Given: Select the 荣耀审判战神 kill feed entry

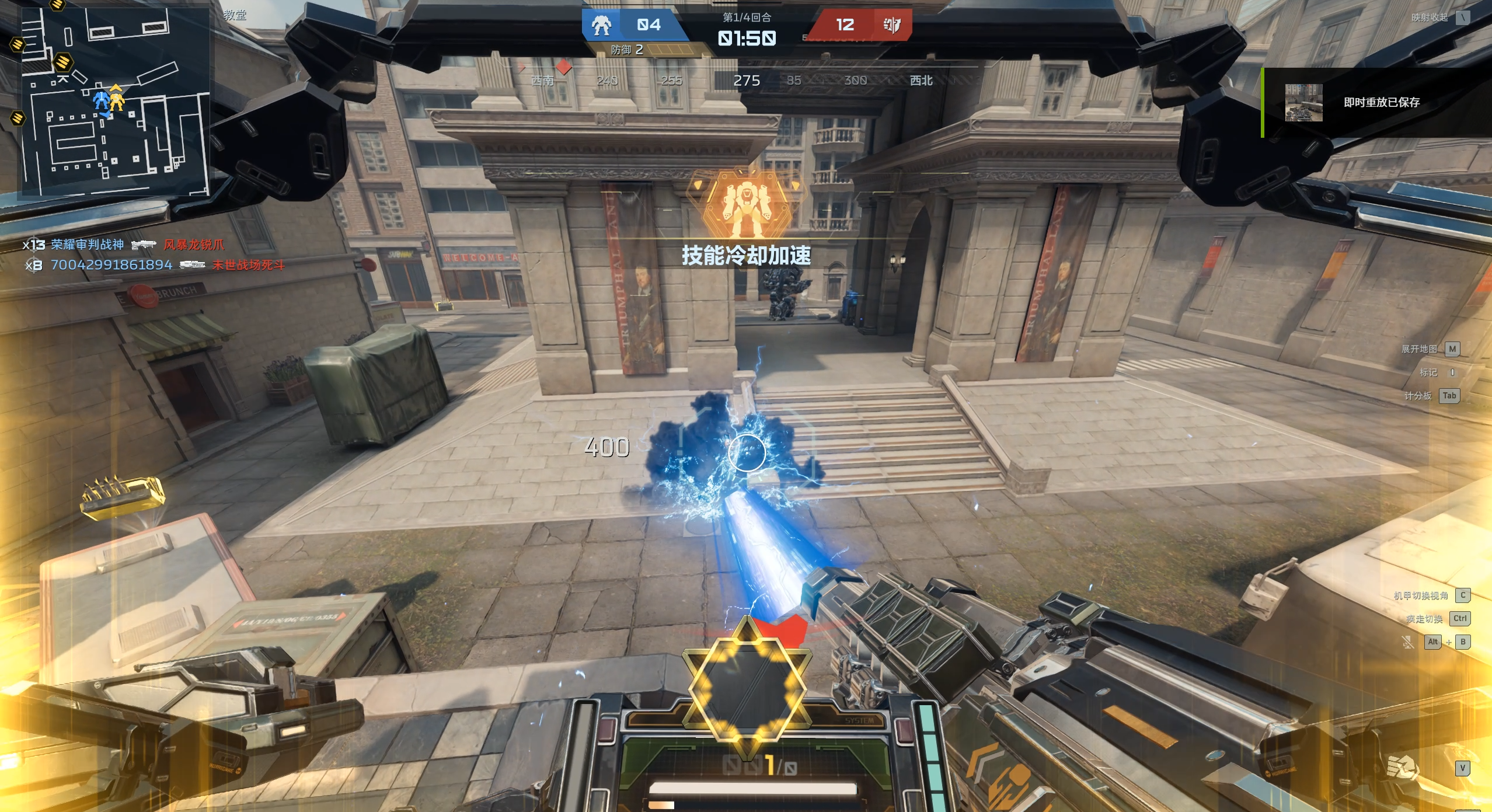Looking at the screenshot, I should [x=88, y=245].
